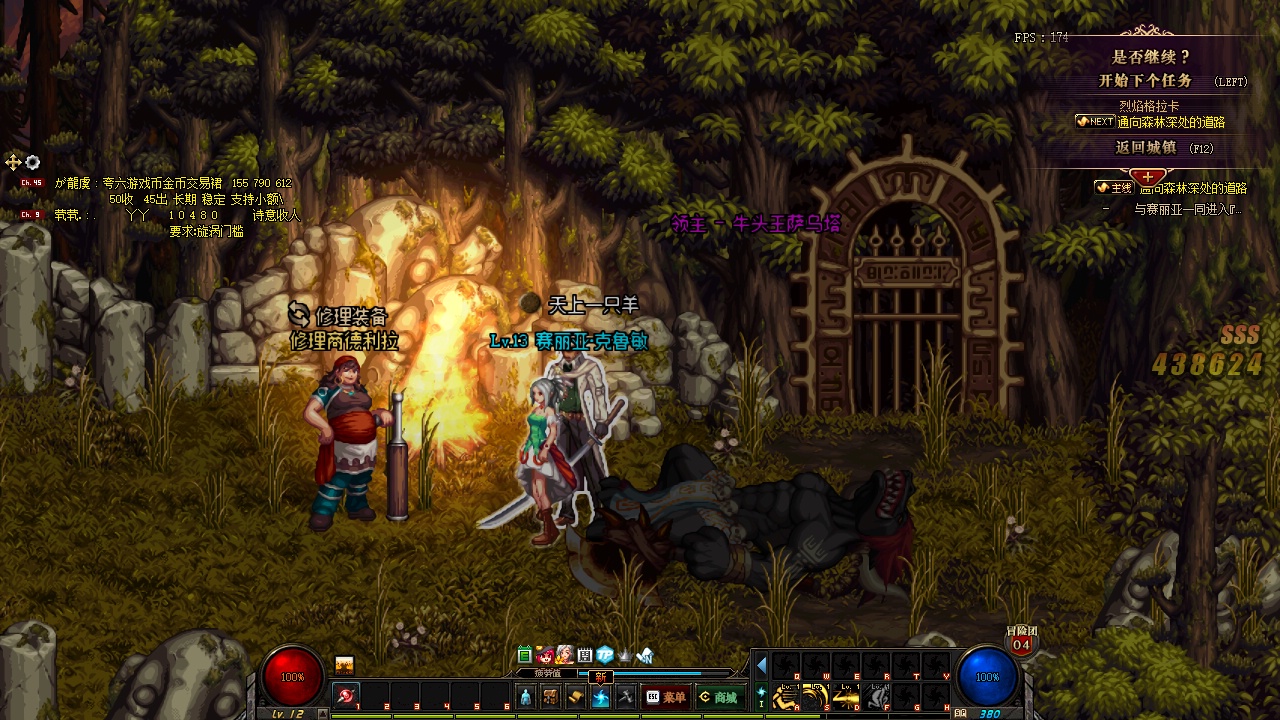Choose 开始下个任务 to start next quest
Image resolution: width=1280 pixels, height=720 pixels.
[1146, 81]
